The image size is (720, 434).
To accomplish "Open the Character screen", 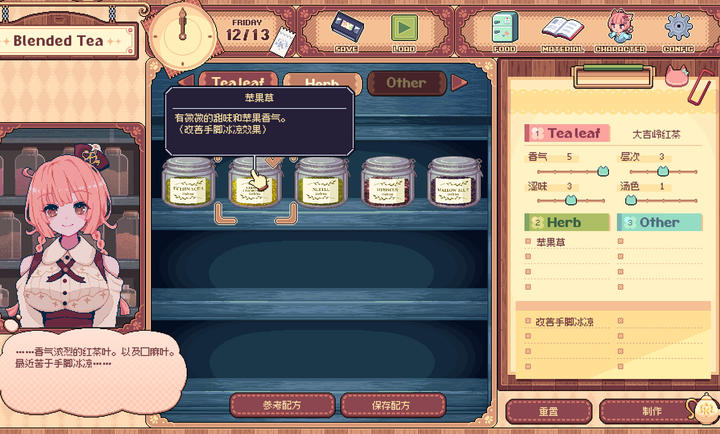I will [x=620, y=31].
